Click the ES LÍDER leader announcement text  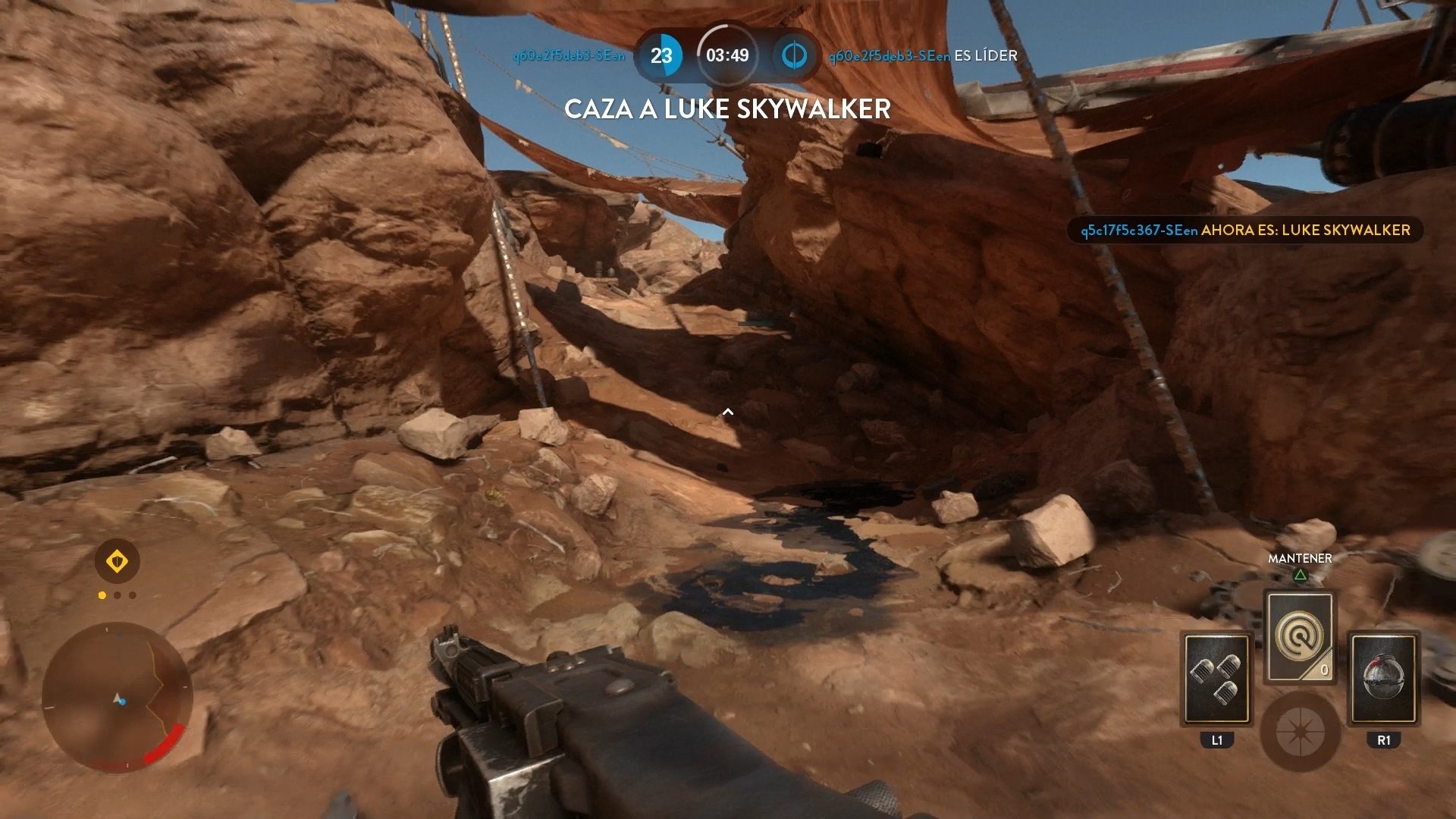(984, 55)
